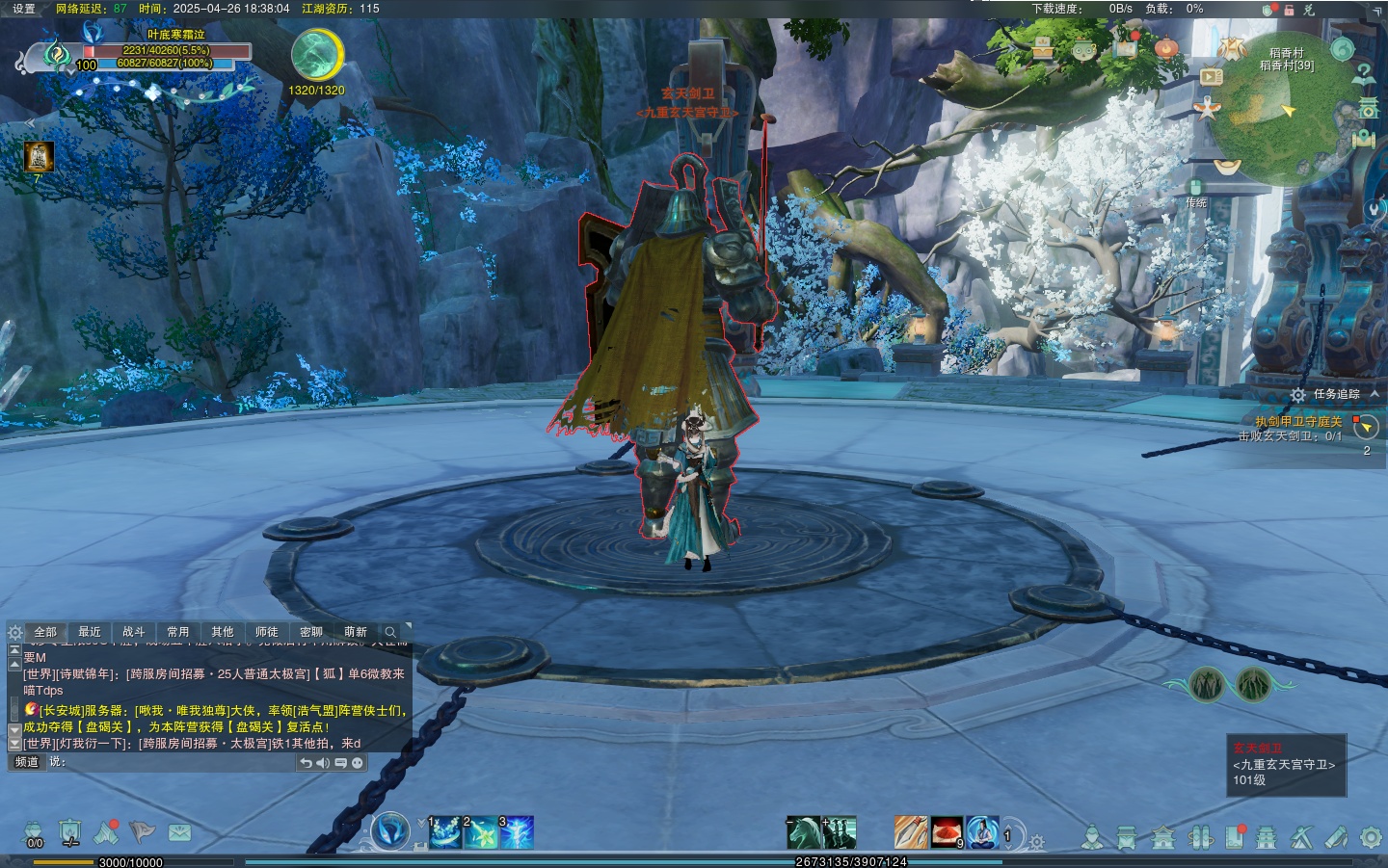Click the 频道 channel selector button

click(27, 762)
